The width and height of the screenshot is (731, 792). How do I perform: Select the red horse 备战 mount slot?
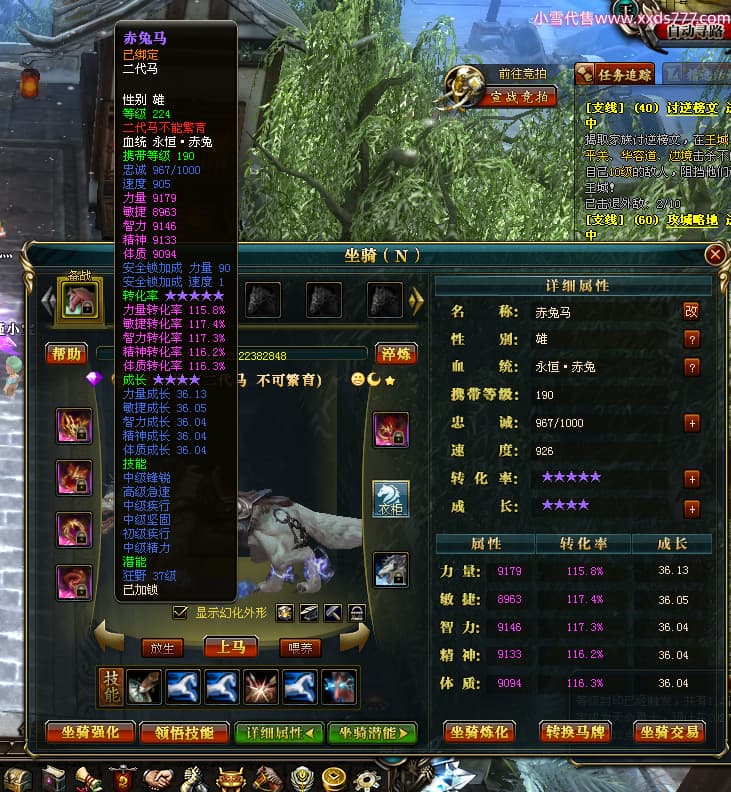pos(80,299)
